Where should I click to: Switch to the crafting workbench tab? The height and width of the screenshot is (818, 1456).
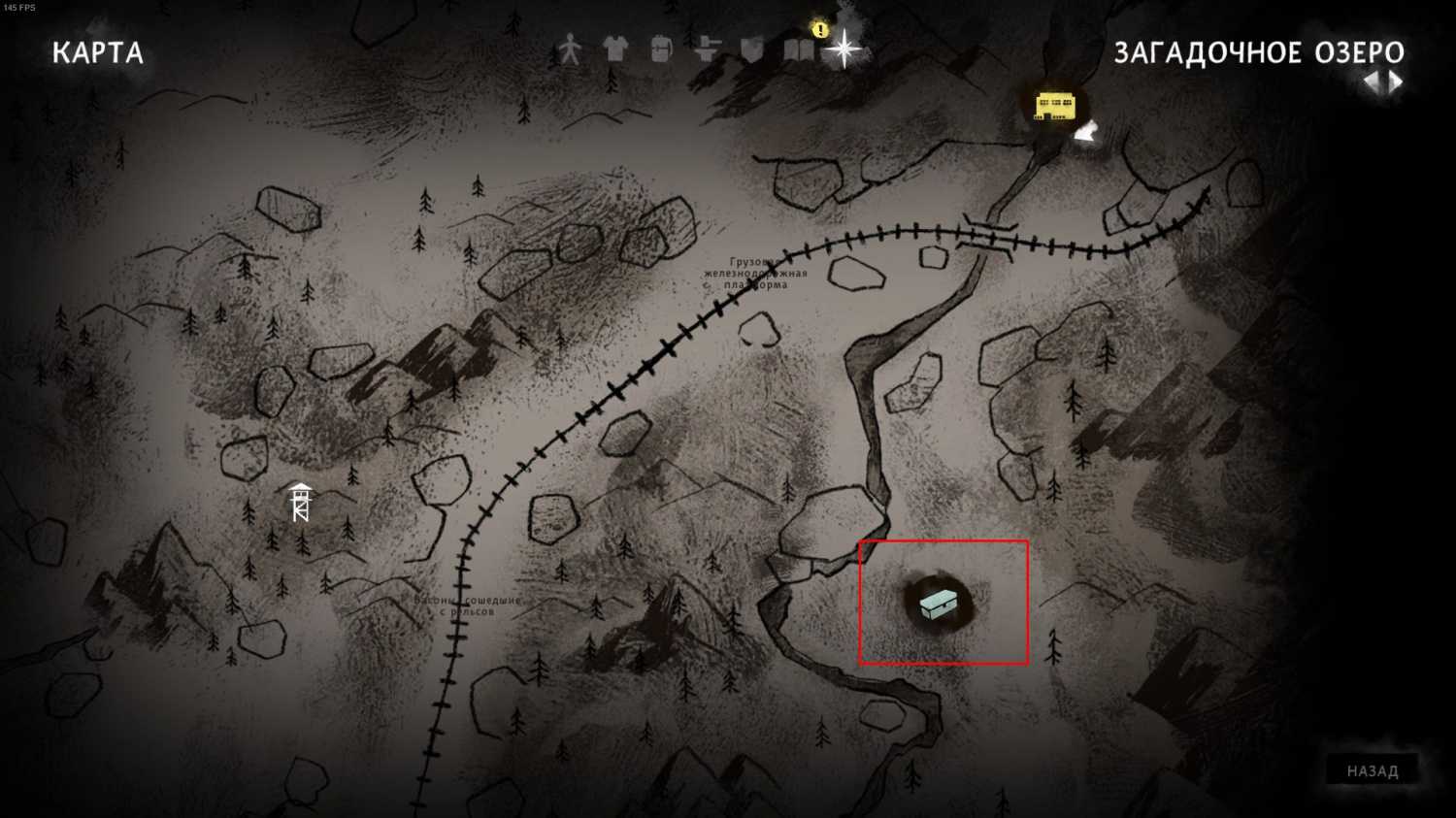[x=707, y=49]
